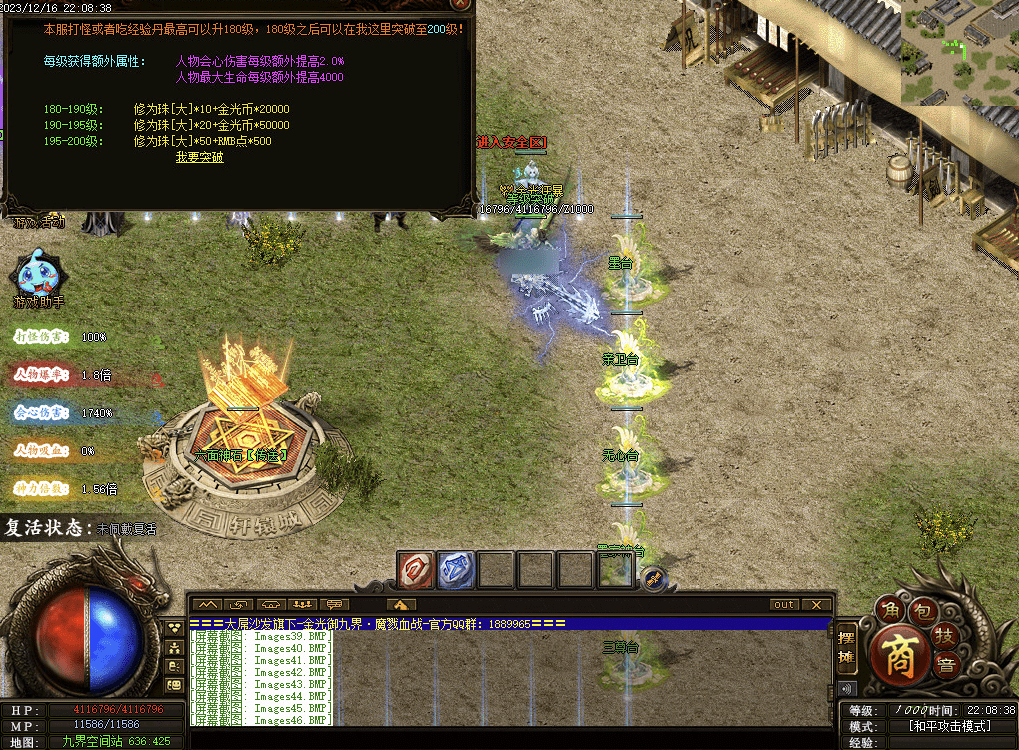The height and width of the screenshot is (750, 1019).
Task: Open the 摆摊 stall button
Action: (x=847, y=649)
